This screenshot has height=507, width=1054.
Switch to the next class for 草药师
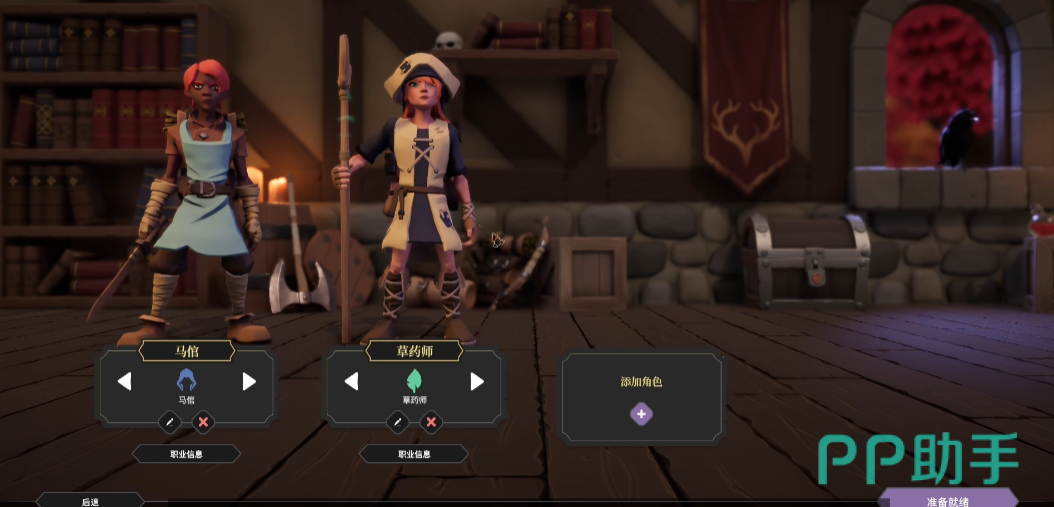click(477, 381)
